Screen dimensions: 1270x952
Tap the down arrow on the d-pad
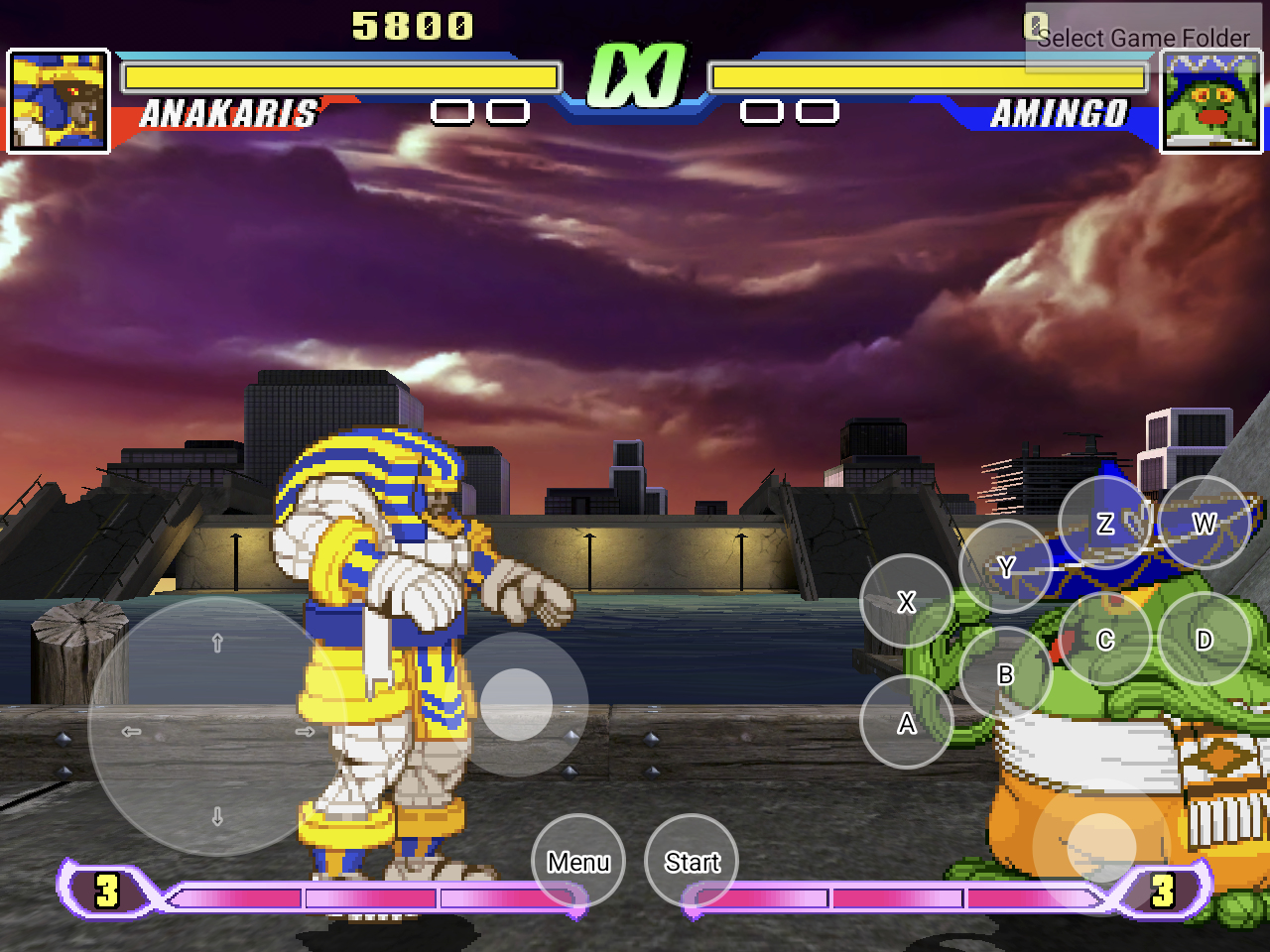217,816
